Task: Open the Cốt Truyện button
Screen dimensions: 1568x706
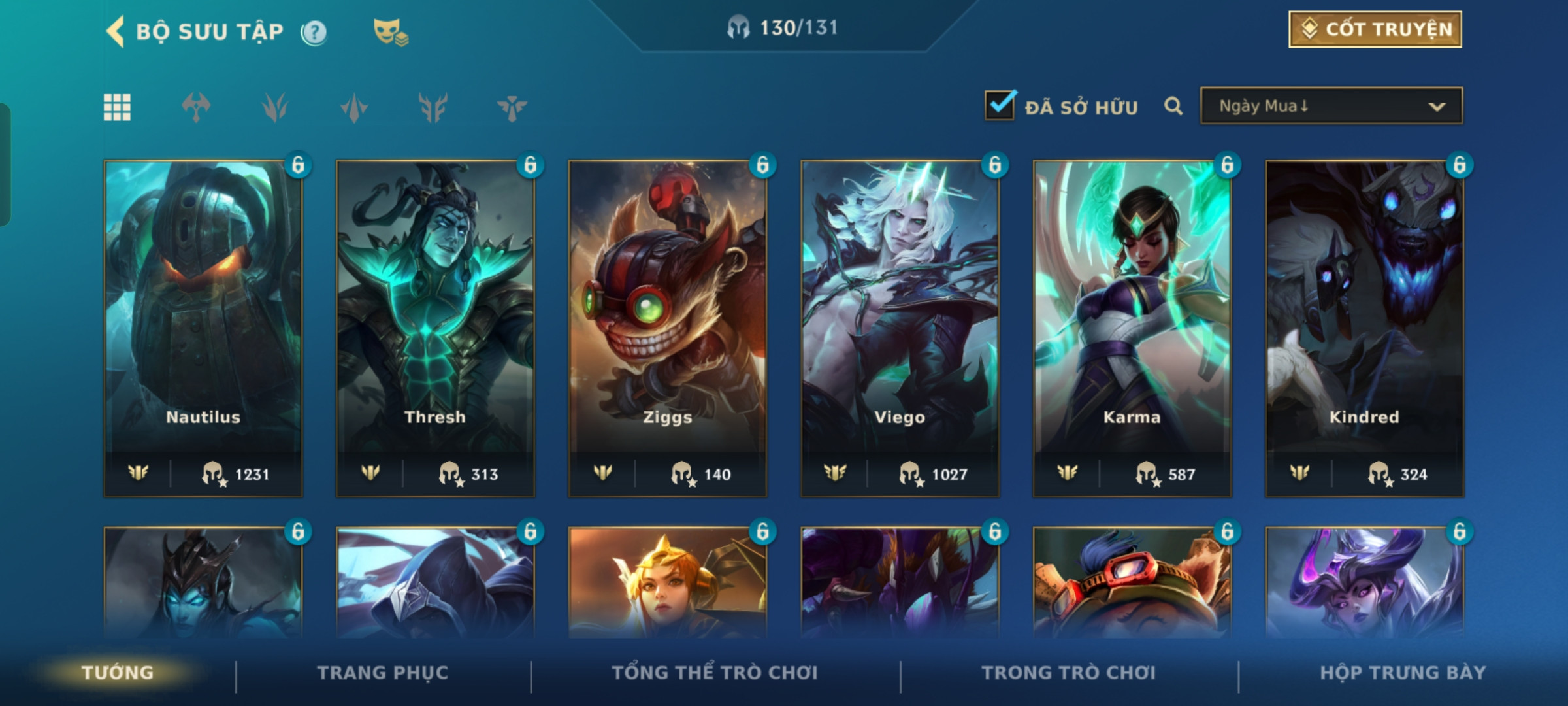Action: coord(1375,29)
